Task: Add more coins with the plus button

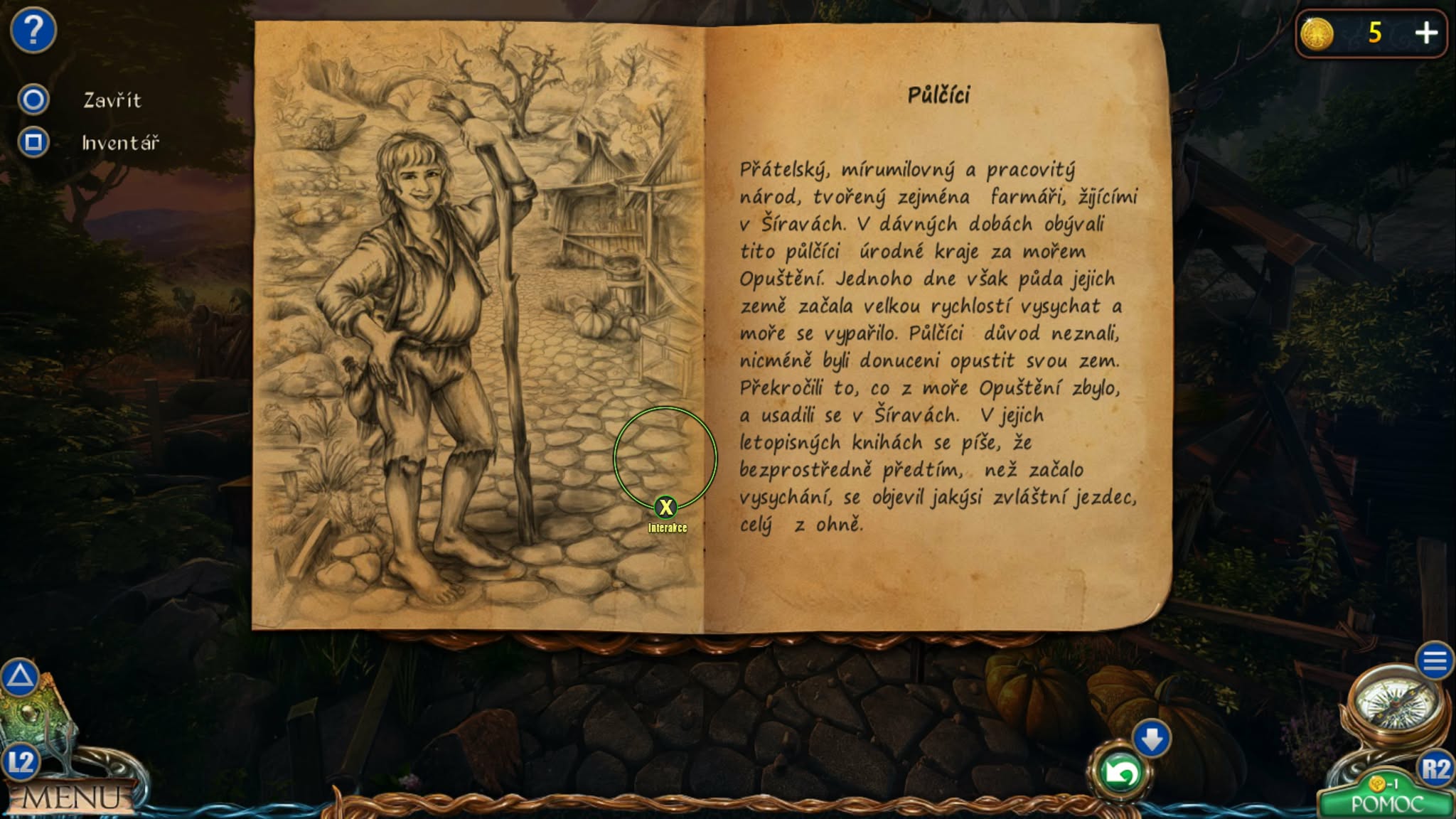Action: pos(1425,33)
